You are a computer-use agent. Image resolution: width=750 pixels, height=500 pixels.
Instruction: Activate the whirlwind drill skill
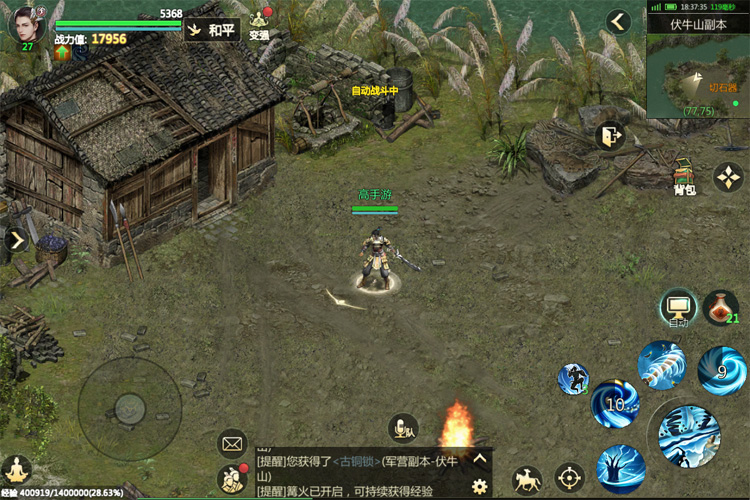[661, 365]
